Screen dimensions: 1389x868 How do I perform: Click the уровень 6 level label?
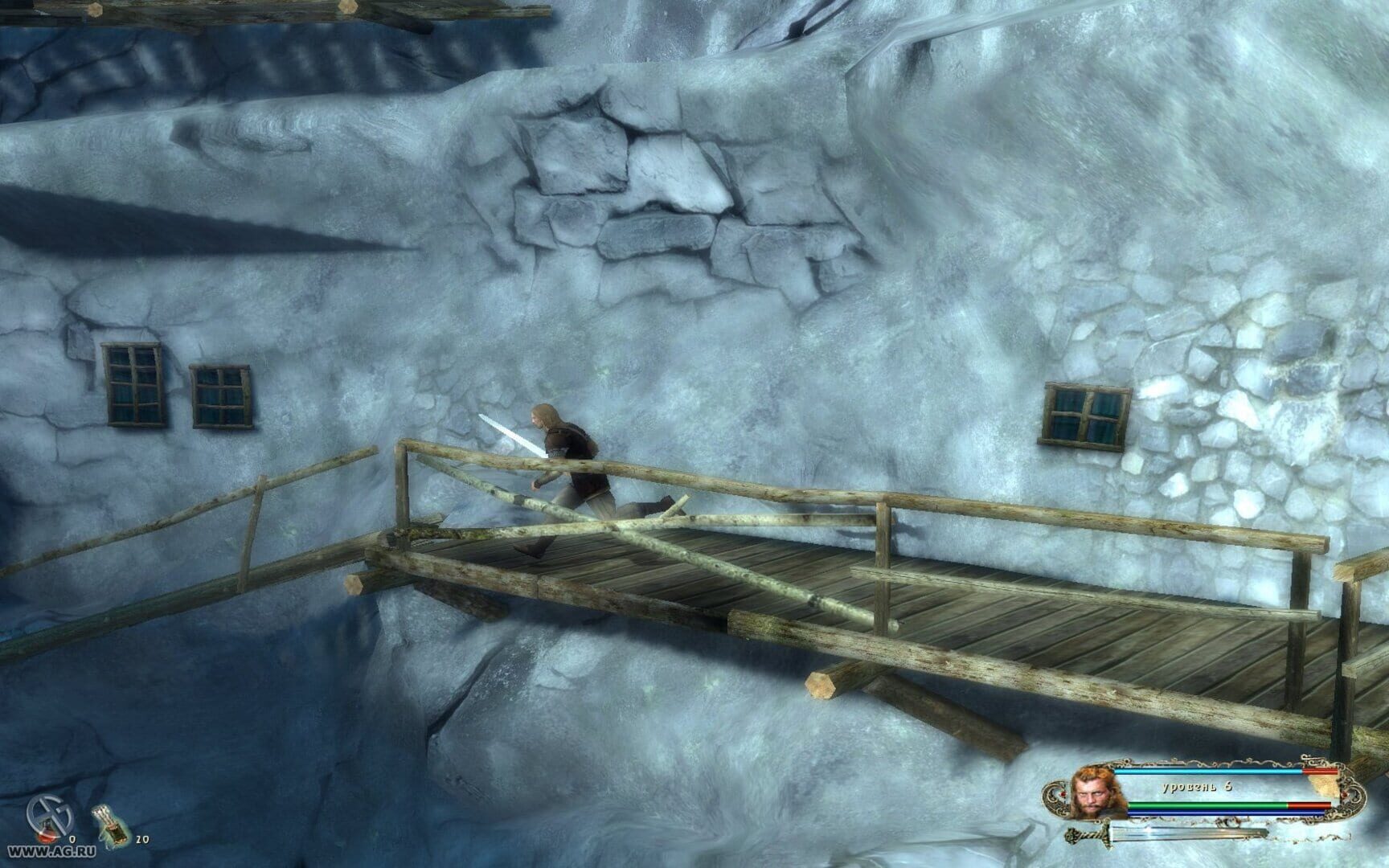(1198, 786)
